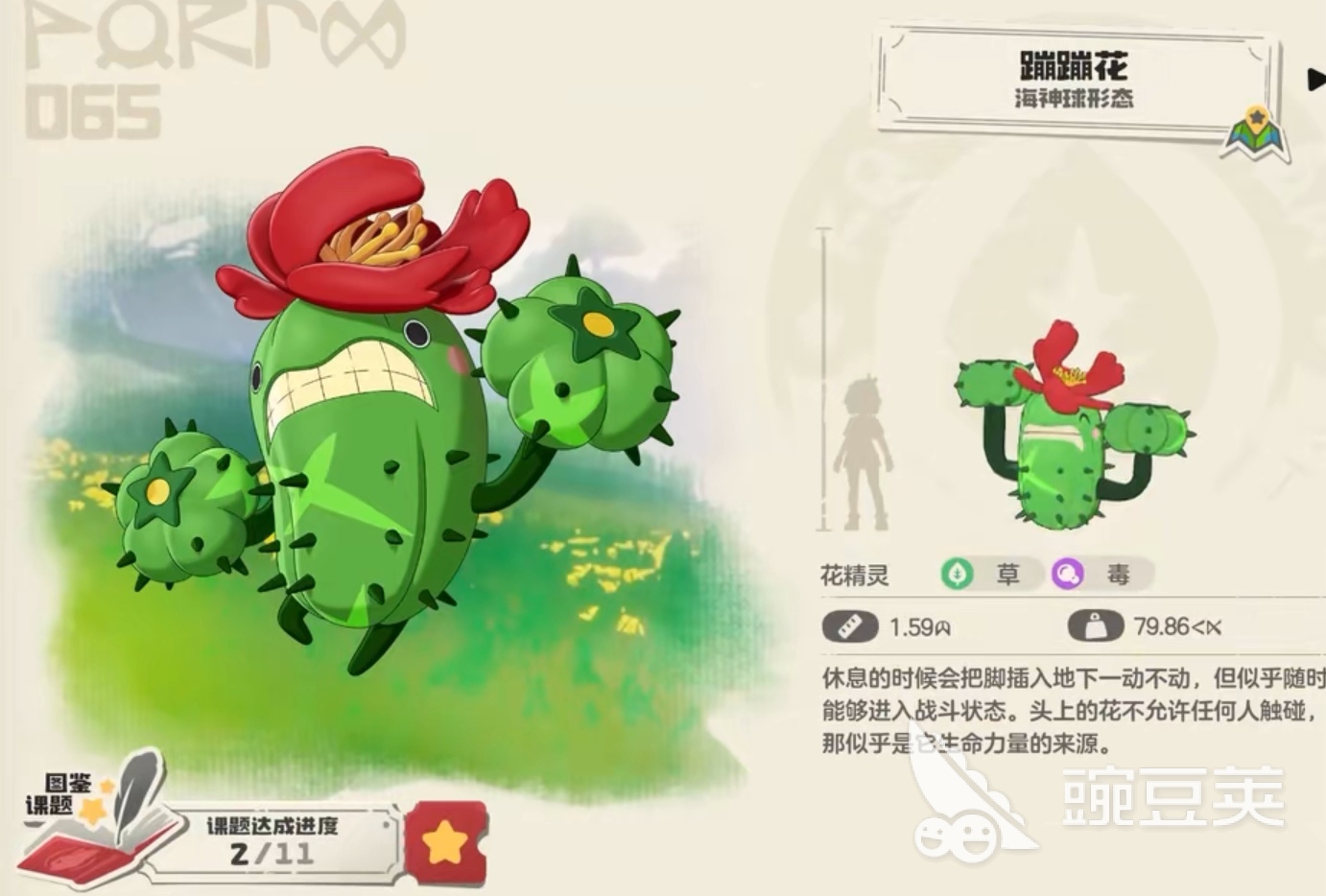Click the weight icon next to 79.86
Screen dimensions: 1326x896
click(x=1093, y=625)
